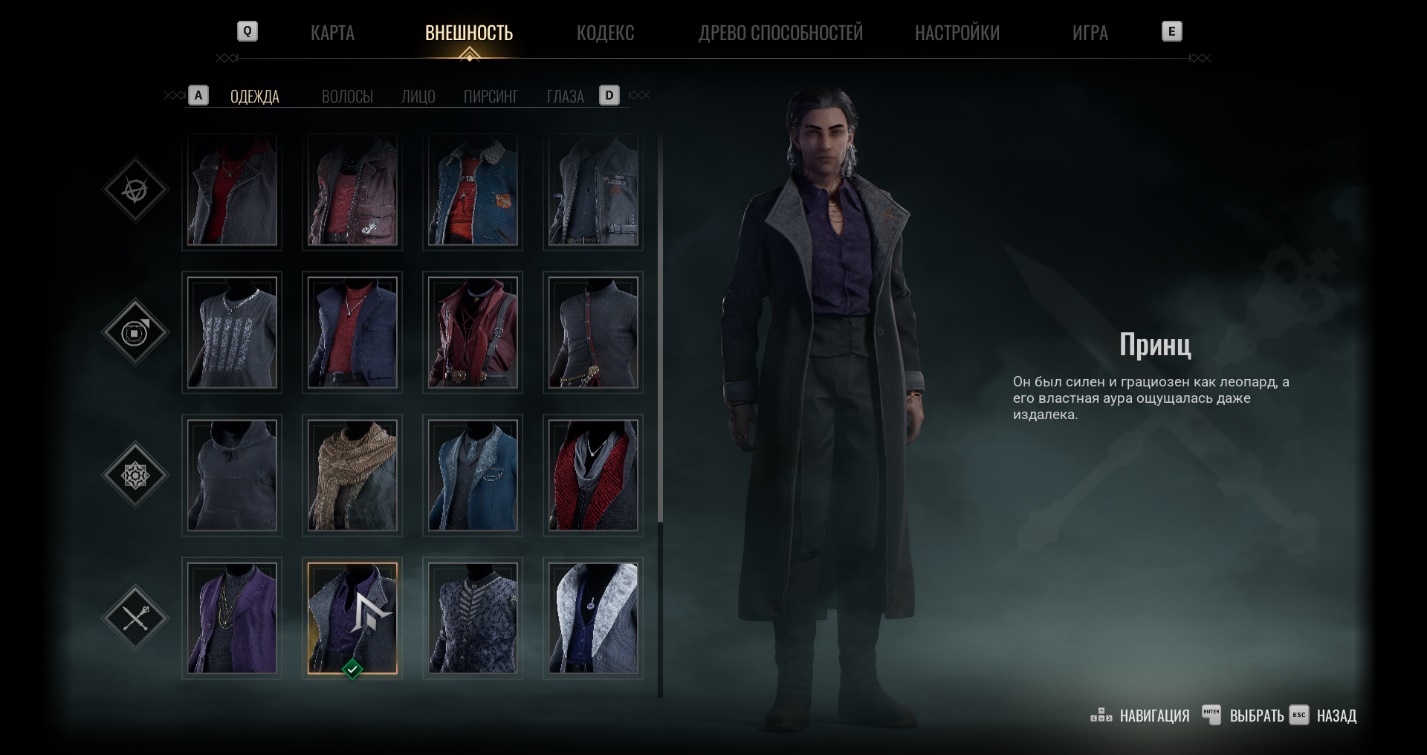Choose the beige knitted scarf outfit

[352, 475]
